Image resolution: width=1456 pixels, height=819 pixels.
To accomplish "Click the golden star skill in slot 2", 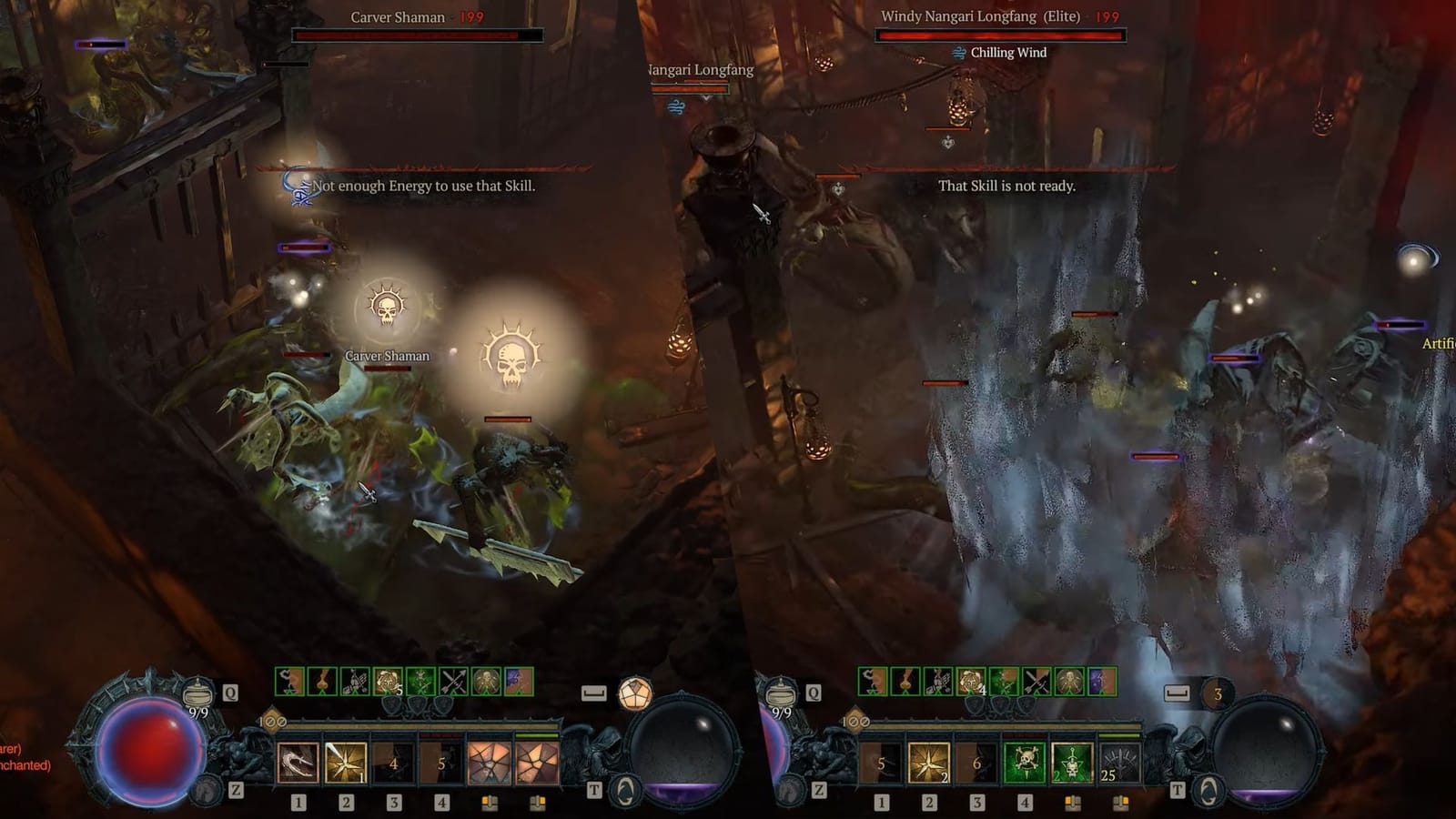I will pos(345,763).
